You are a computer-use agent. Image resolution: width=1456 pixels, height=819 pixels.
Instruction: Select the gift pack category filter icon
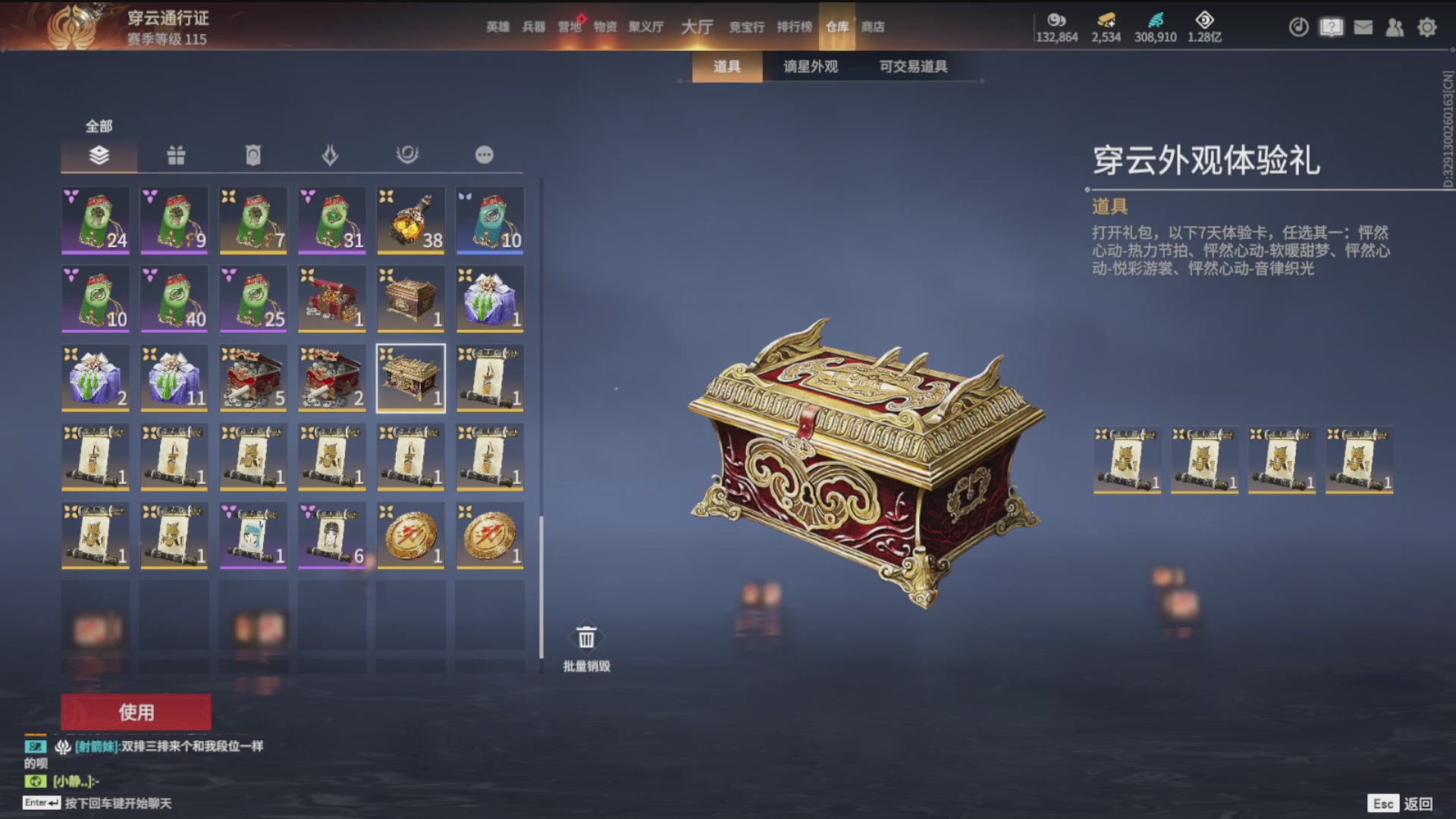click(177, 154)
